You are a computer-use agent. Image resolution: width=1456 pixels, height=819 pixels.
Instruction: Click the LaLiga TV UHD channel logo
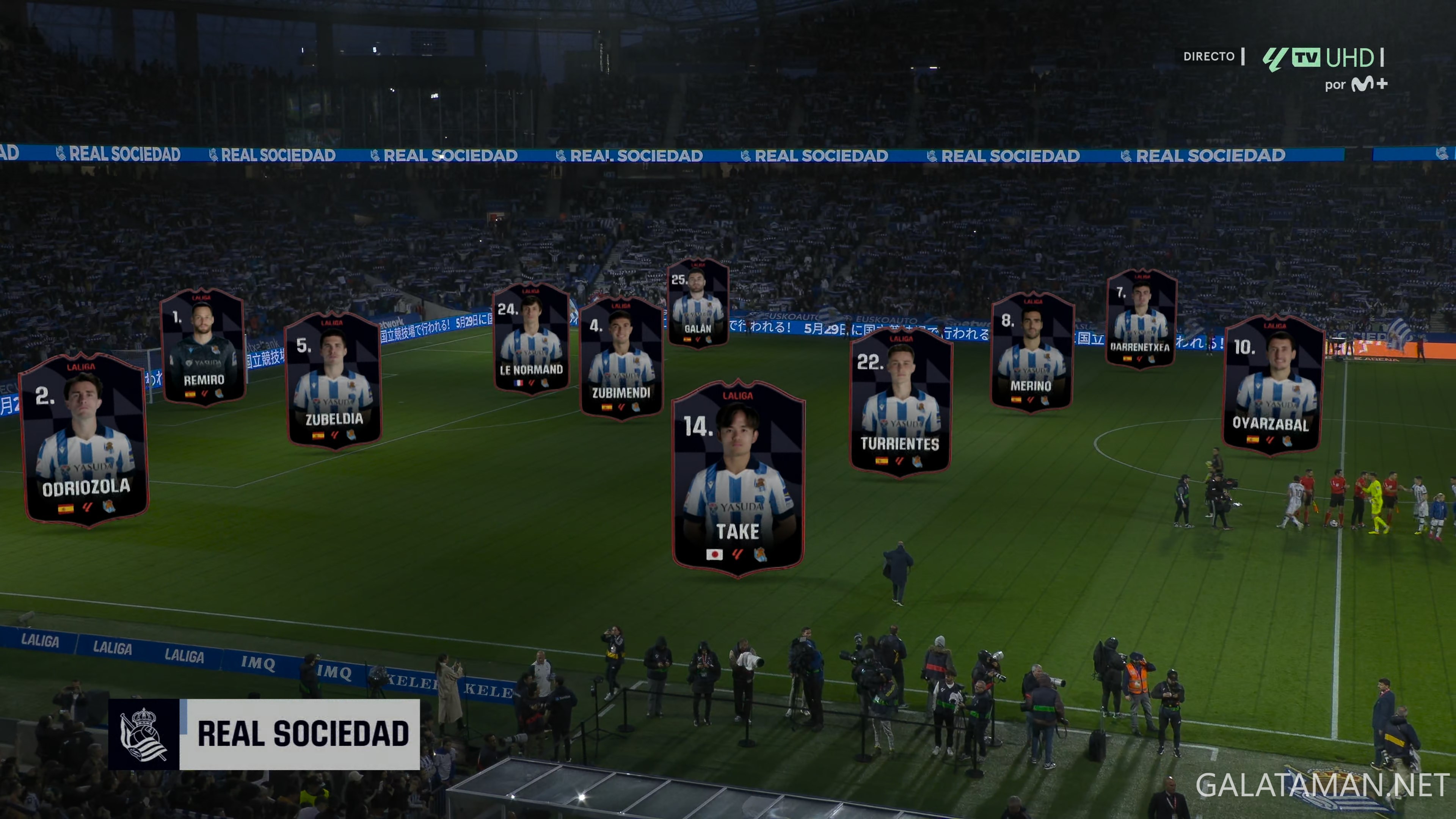[1323, 58]
